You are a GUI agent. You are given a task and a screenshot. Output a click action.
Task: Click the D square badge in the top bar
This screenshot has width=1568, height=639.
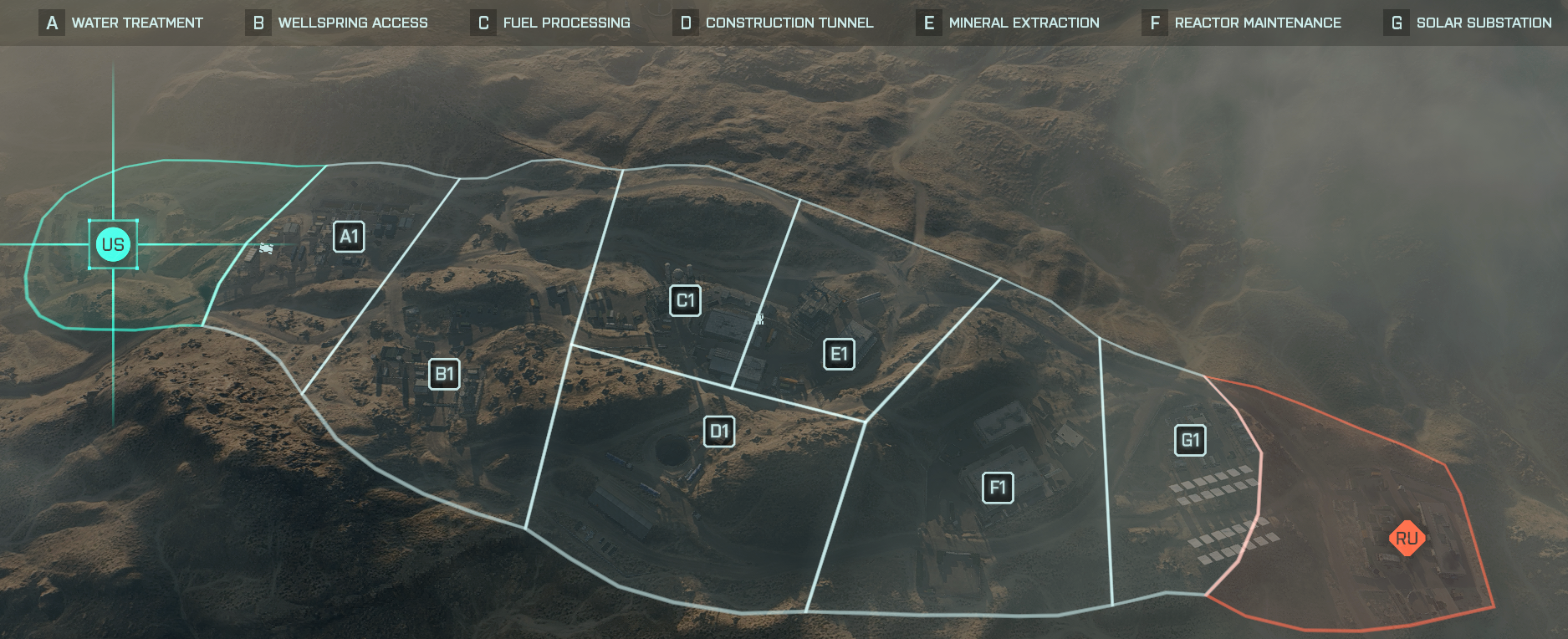tap(685, 23)
